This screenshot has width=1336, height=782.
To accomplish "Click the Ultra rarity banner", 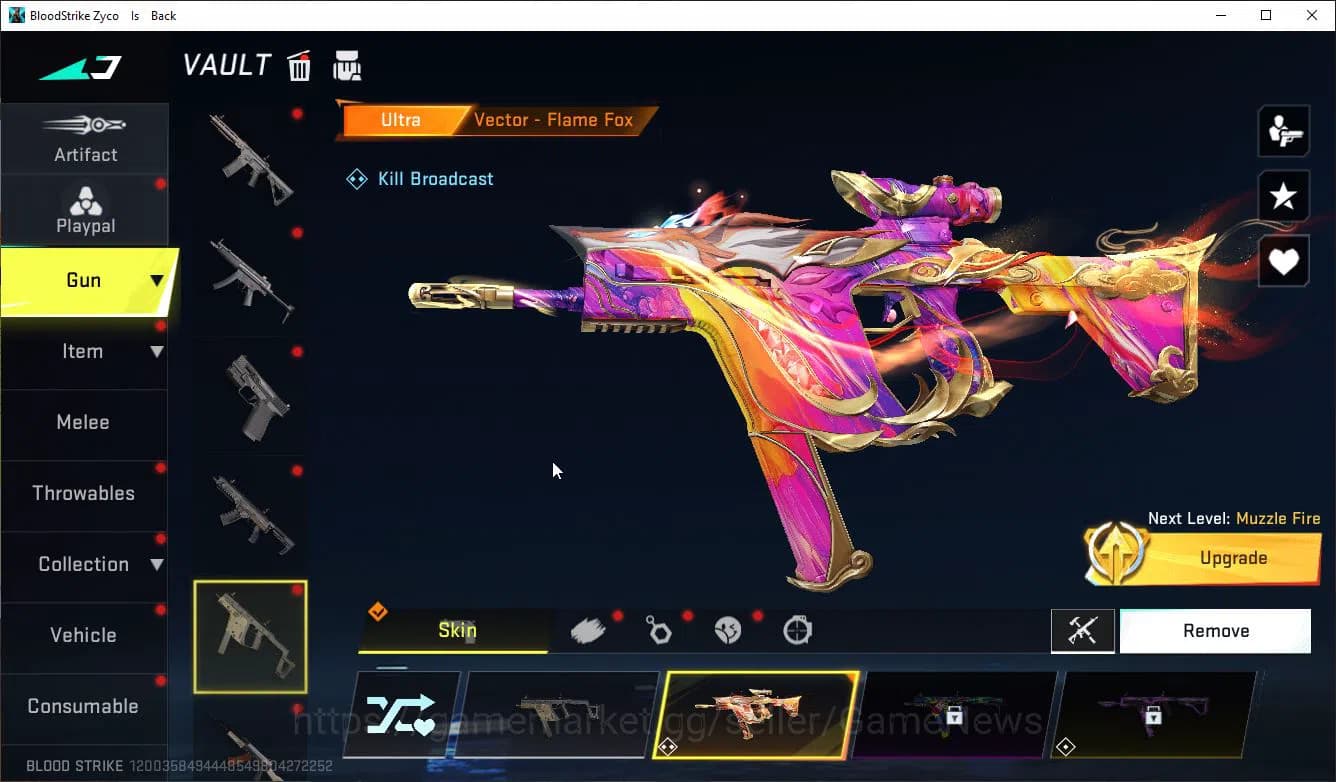I will (x=400, y=119).
